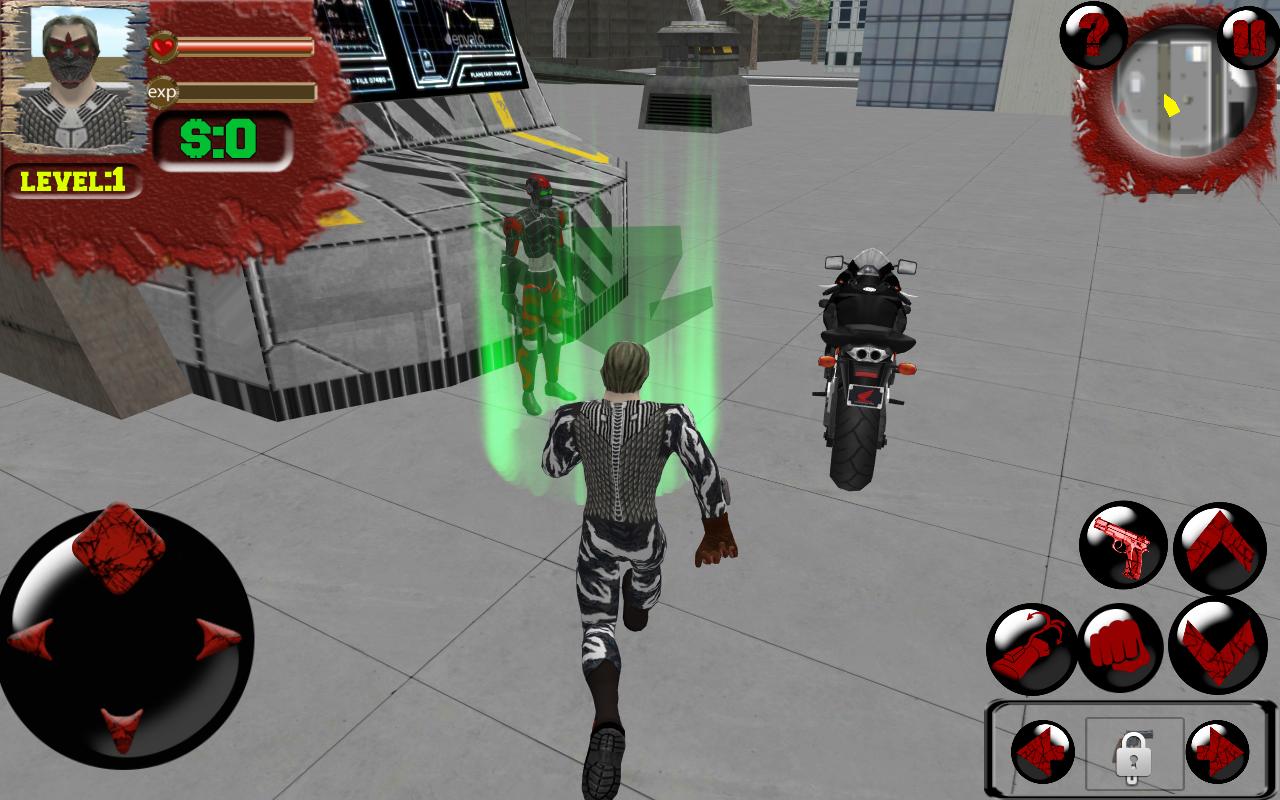
Task: Move right with the joystick right arrow
Action: pos(217,640)
